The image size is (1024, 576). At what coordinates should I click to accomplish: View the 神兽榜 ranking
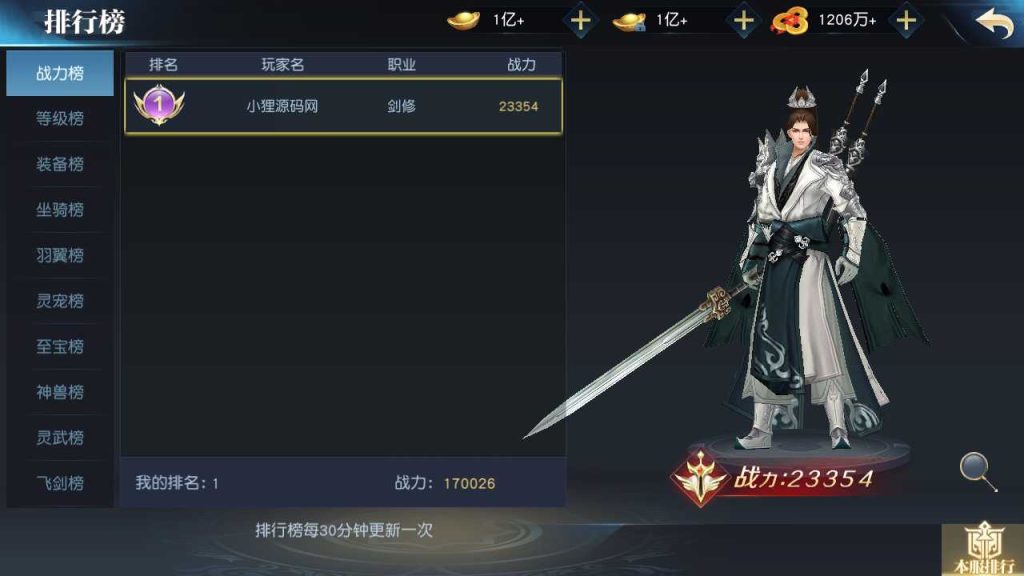click(x=60, y=392)
